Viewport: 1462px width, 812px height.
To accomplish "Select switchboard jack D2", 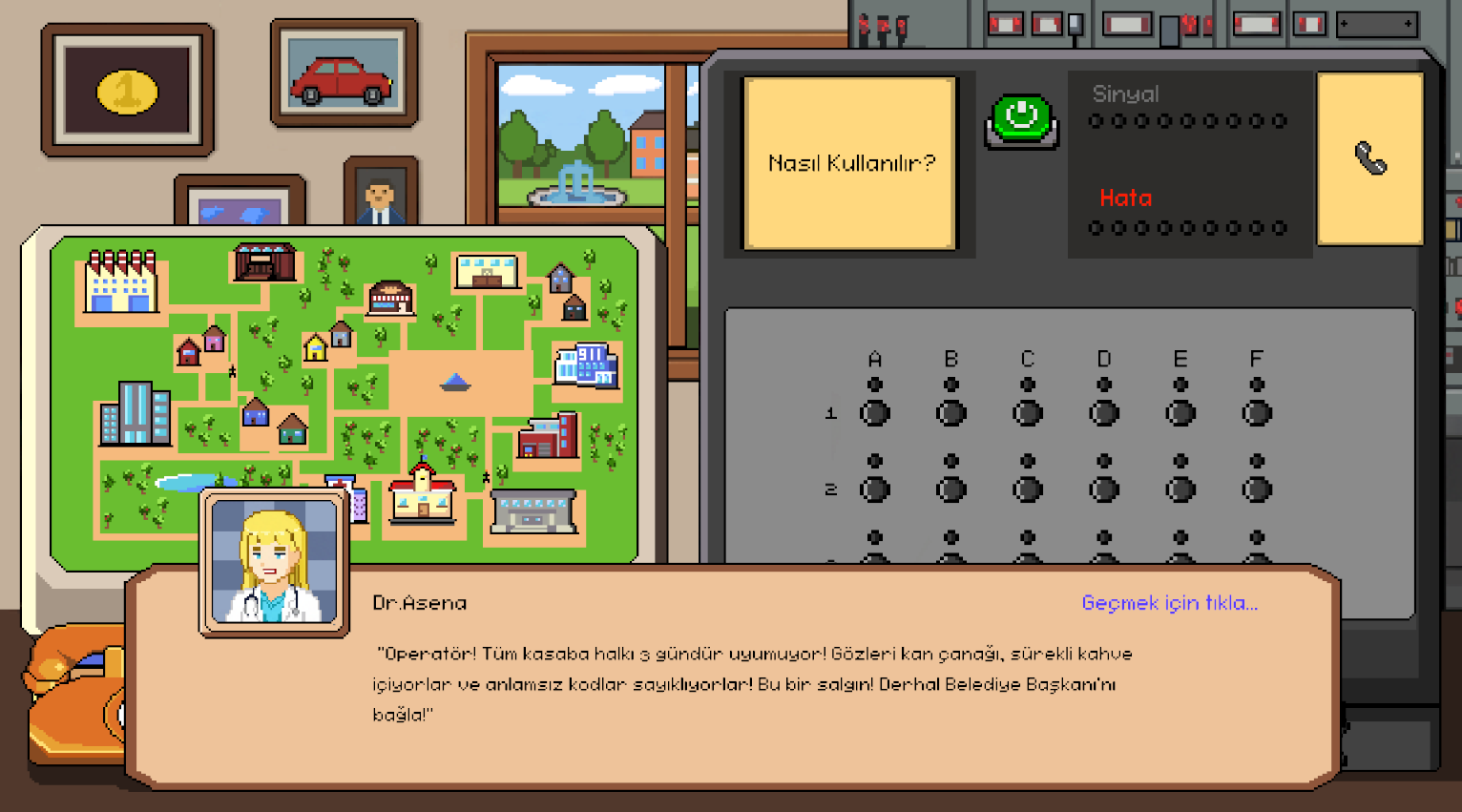I will (1104, 489).
